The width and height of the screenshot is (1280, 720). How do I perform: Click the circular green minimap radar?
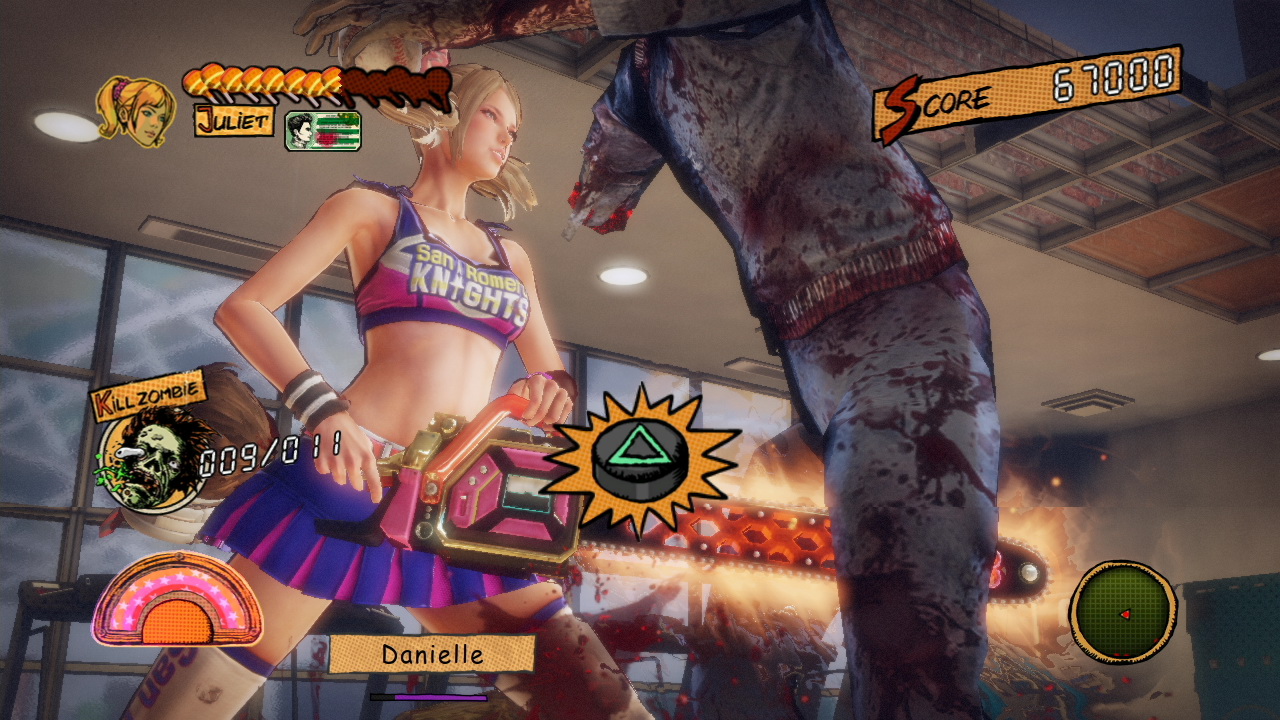point(1122,612)
